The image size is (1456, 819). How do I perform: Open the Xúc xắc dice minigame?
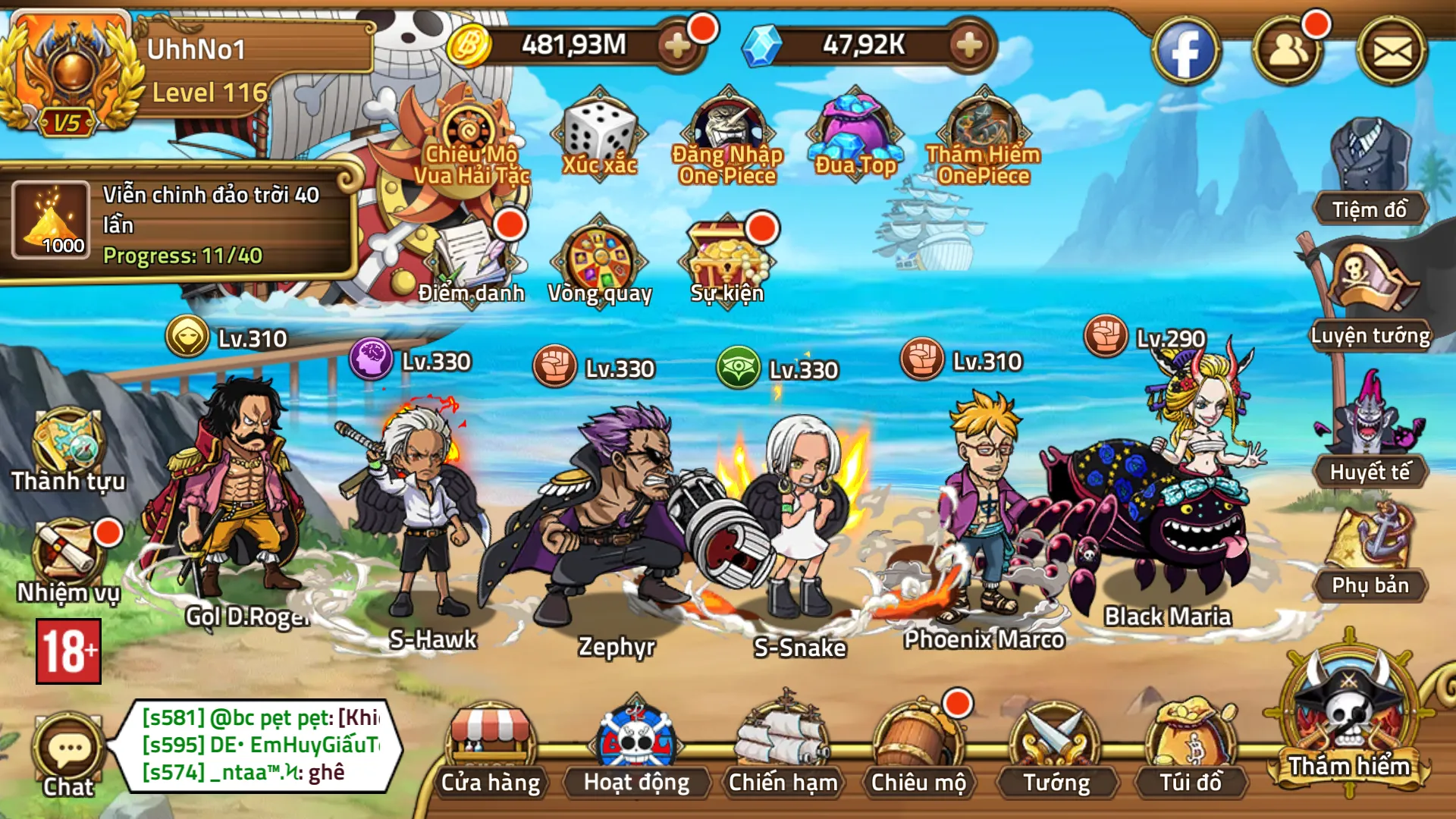598,135
